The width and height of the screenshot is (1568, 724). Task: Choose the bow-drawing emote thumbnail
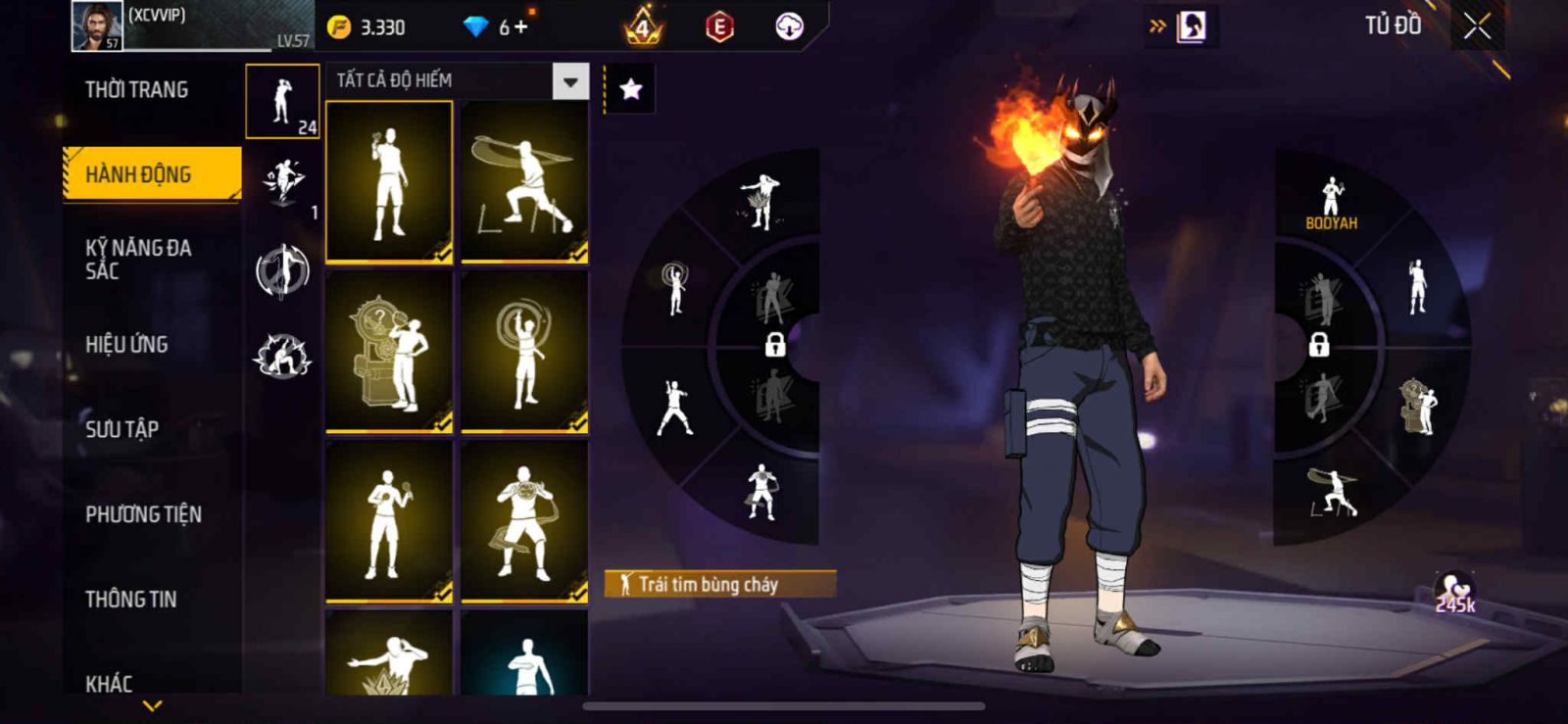[x=524, y=182]
